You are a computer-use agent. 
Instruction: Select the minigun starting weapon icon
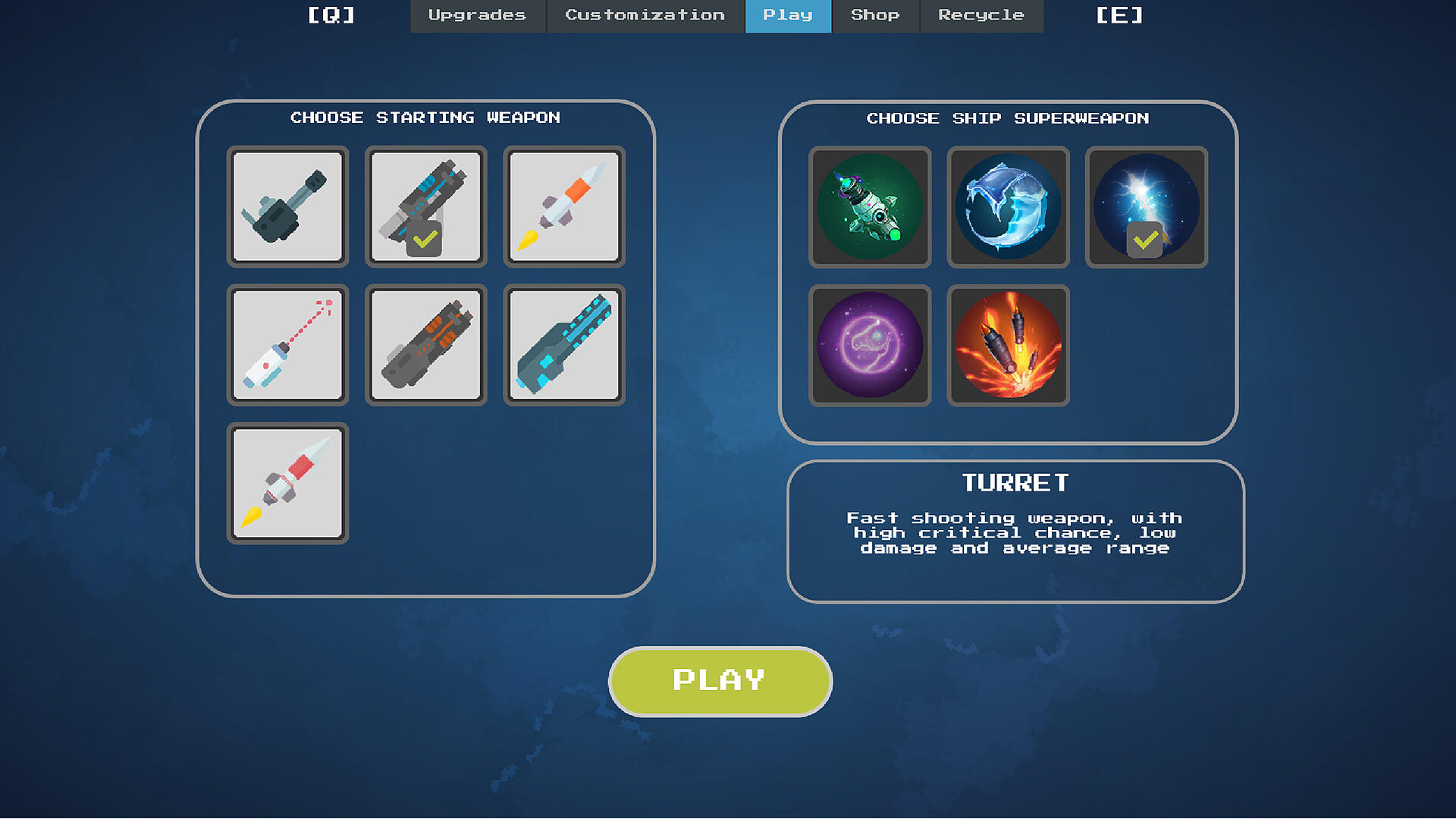pos(287,207)
